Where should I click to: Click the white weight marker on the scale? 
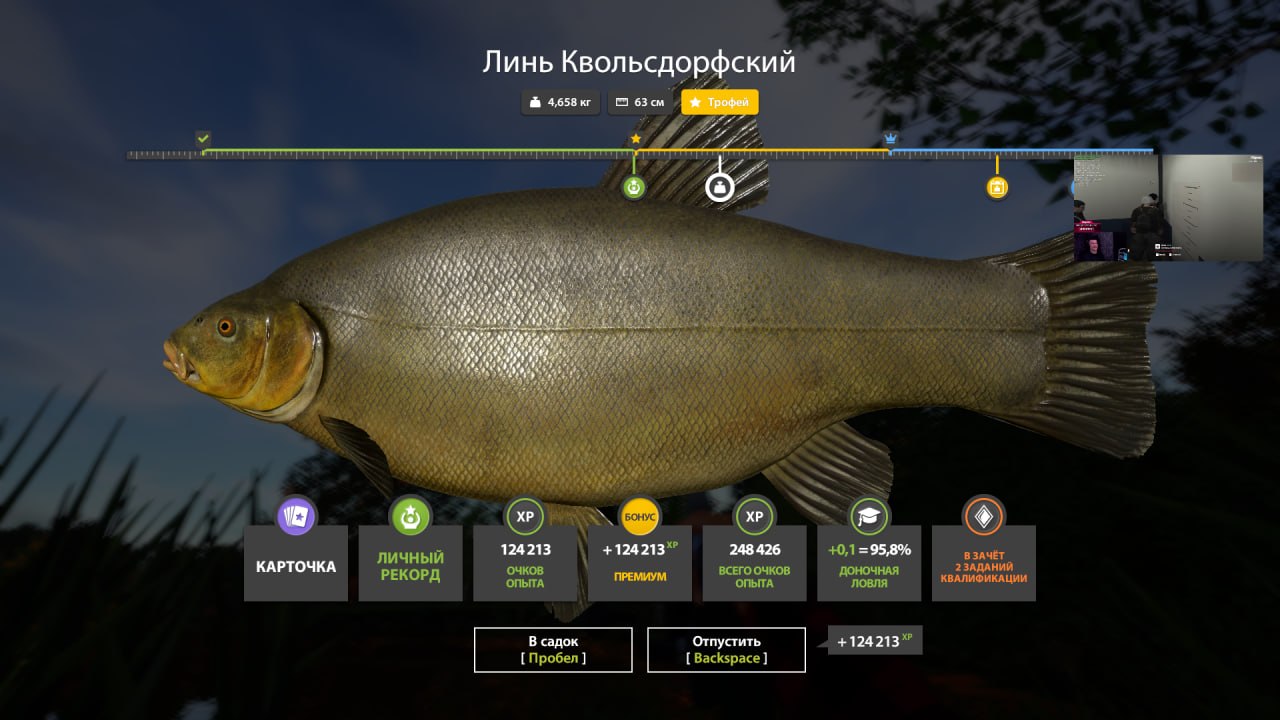pos(720,187)
